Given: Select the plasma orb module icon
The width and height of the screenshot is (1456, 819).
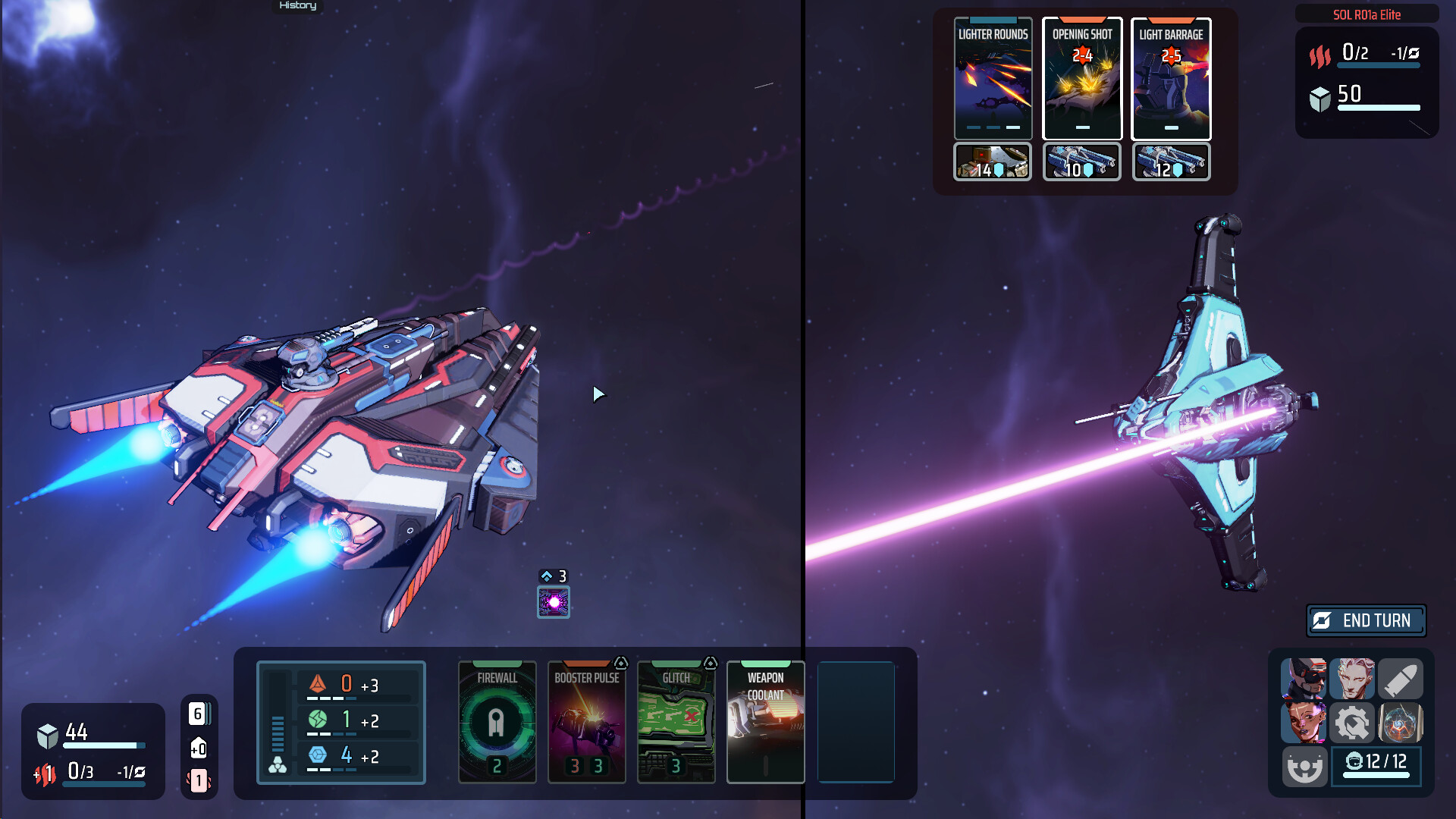Looking at the screenshot, I should tap(1400, 723).
